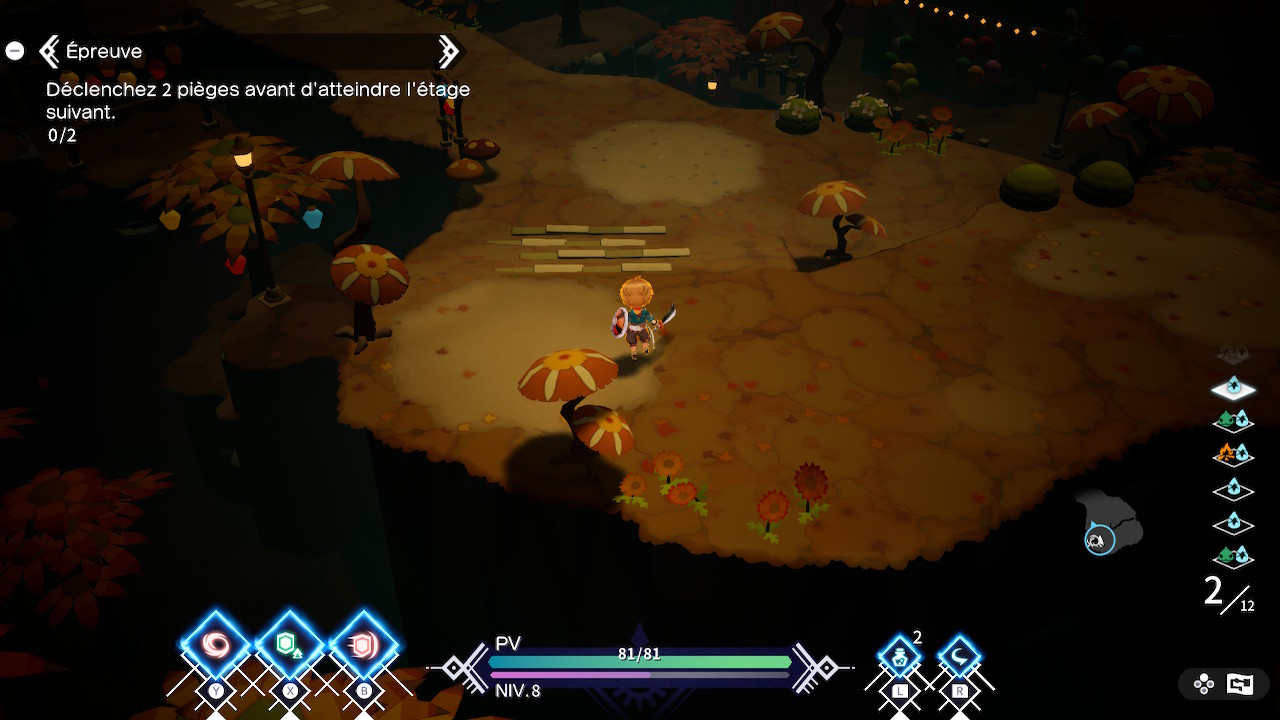Click the four-dot controls icon

[1204, 684]
